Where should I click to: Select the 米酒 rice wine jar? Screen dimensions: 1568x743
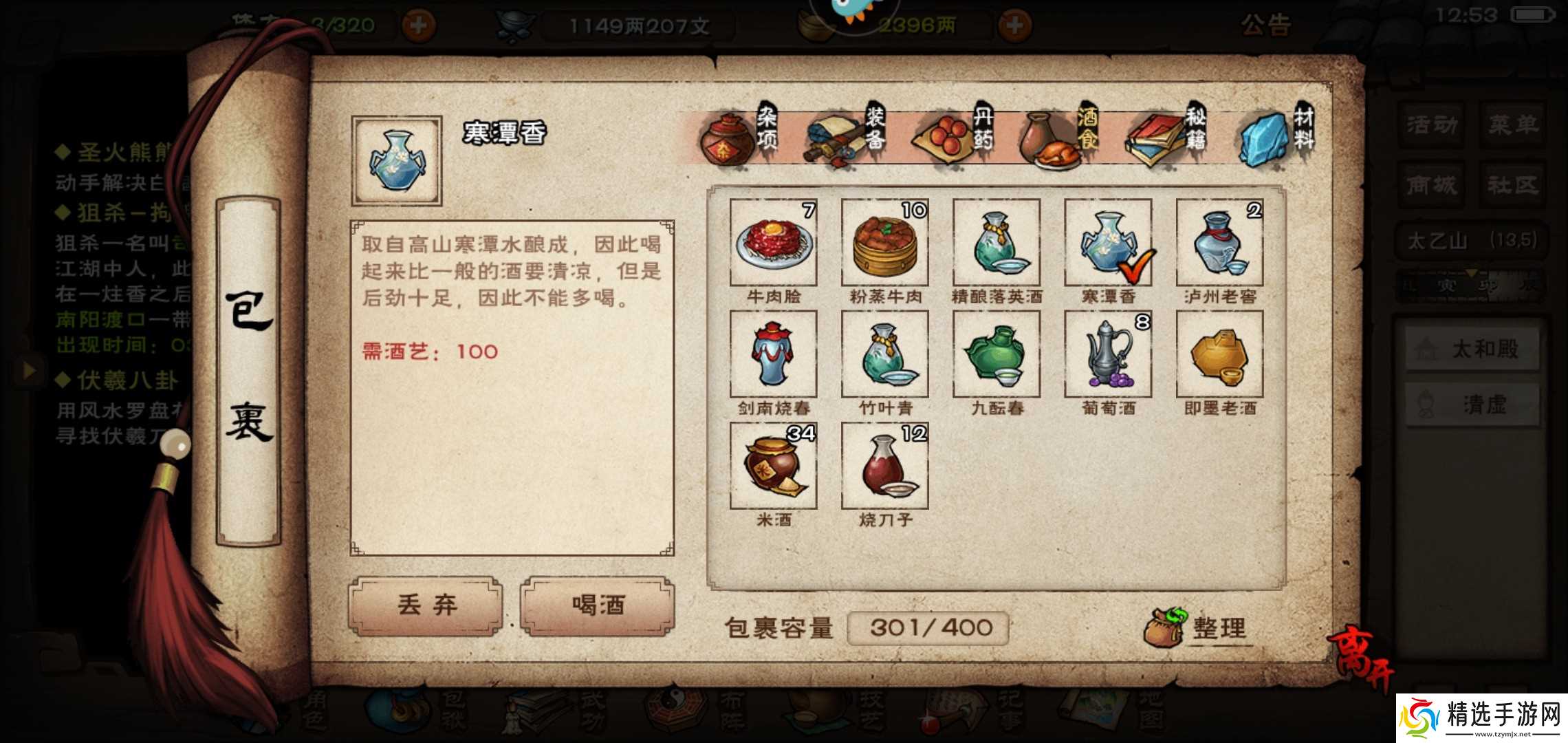[x=772, y=464]
